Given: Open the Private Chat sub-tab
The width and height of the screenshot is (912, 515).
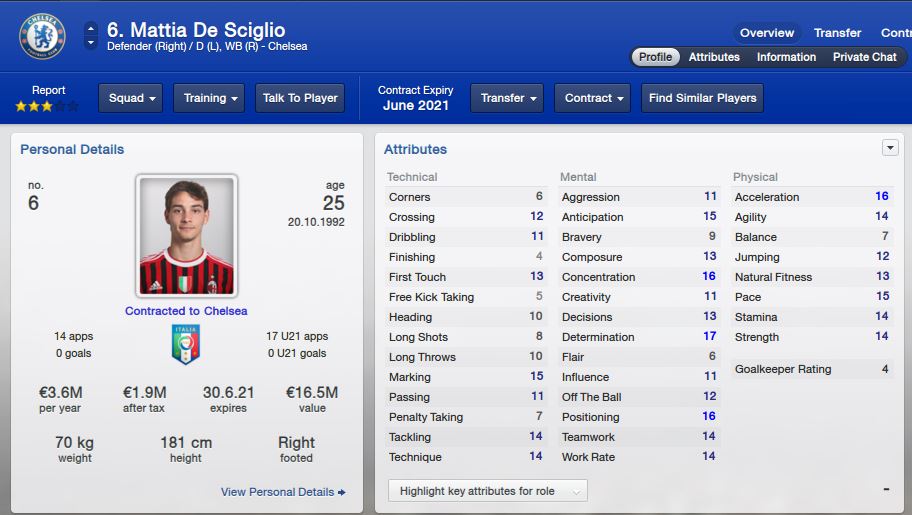Looking at the screenshot, I should (864, 57).
